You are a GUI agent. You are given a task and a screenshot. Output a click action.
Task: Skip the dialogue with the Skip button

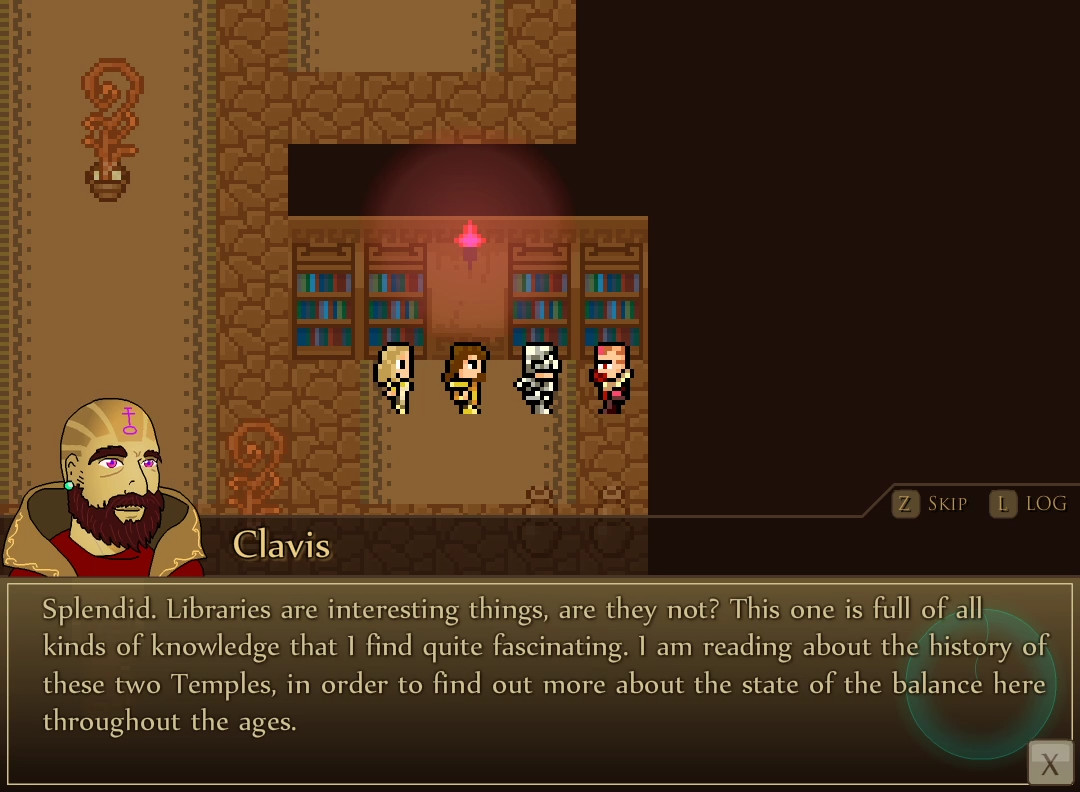coord(930,504)
